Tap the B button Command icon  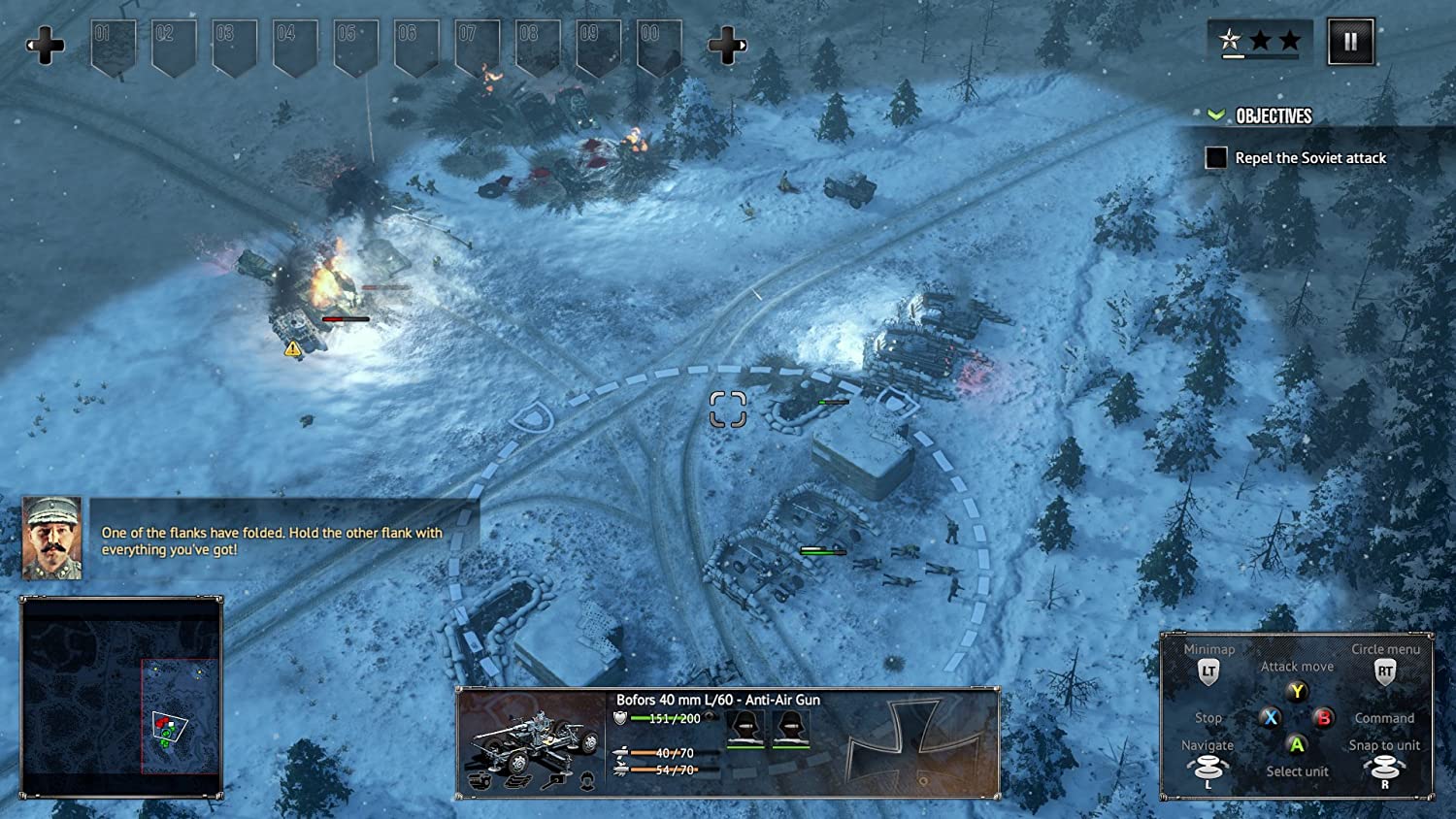(x=1322, y=718)
